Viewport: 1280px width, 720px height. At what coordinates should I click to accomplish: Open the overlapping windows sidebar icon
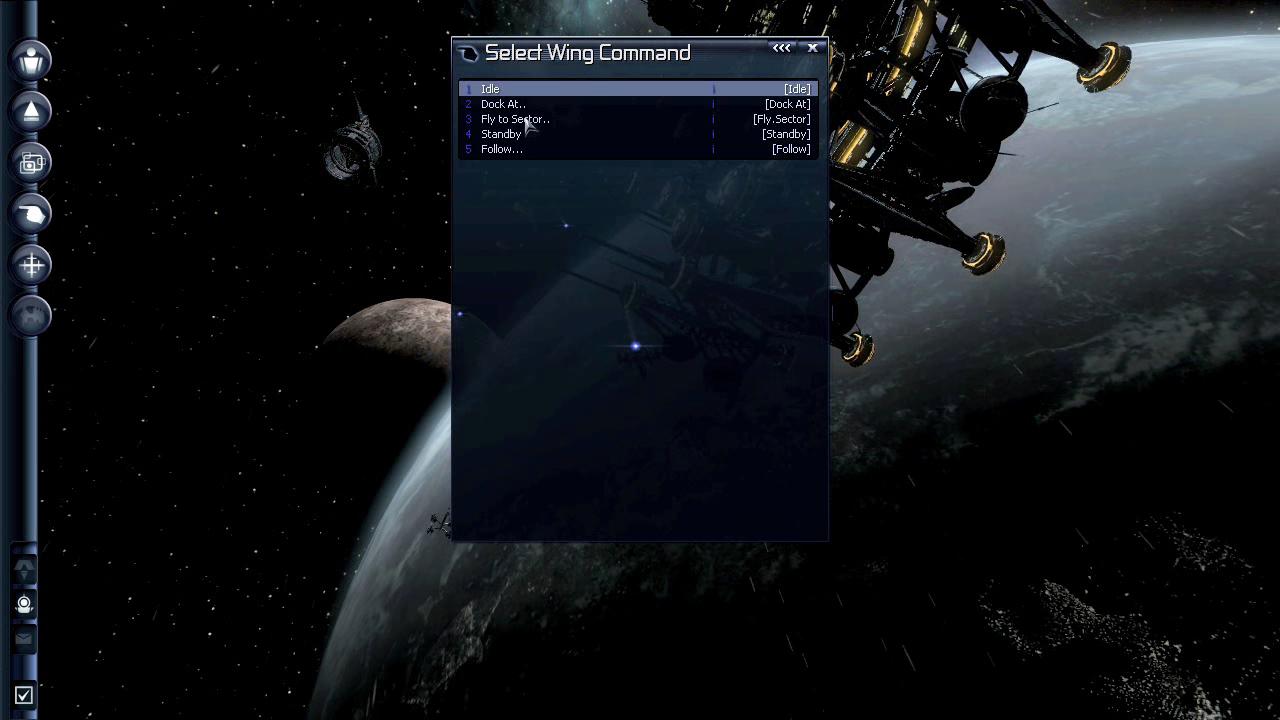pyautogui.click(x=31, y=162)
